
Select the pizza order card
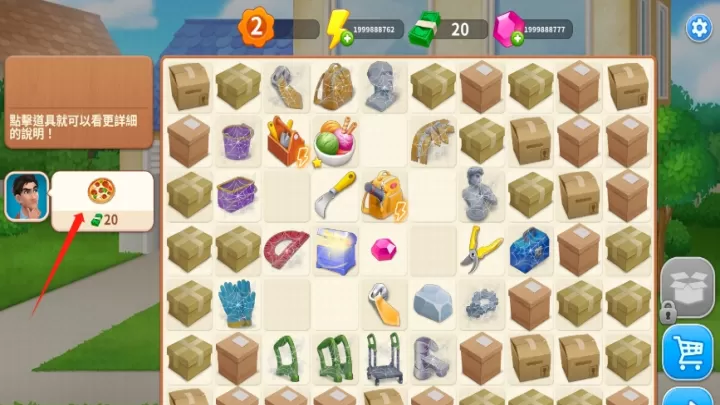click(x=102, y=200)
